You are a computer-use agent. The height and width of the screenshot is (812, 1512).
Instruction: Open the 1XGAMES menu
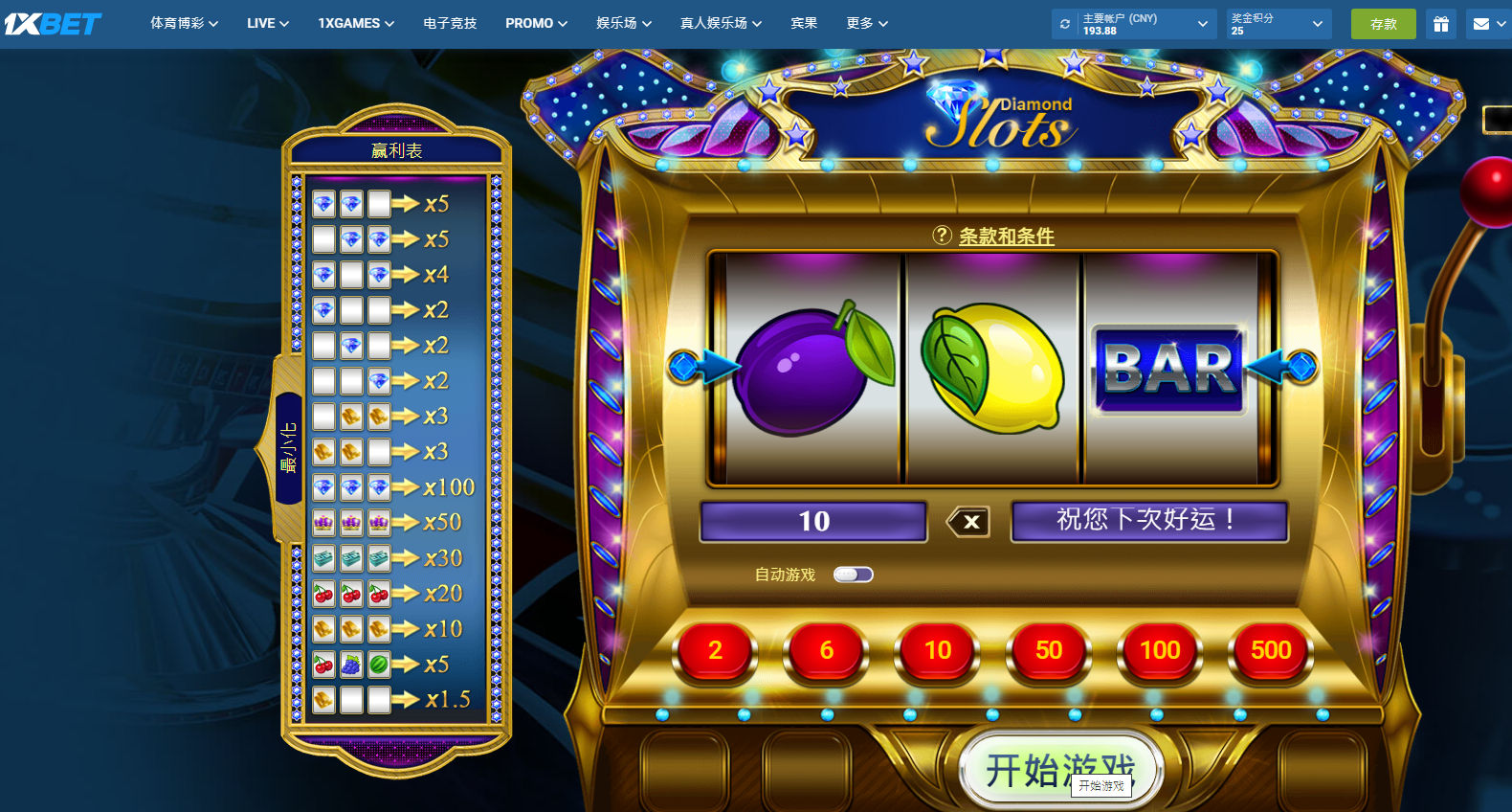[x=356, y=23]
